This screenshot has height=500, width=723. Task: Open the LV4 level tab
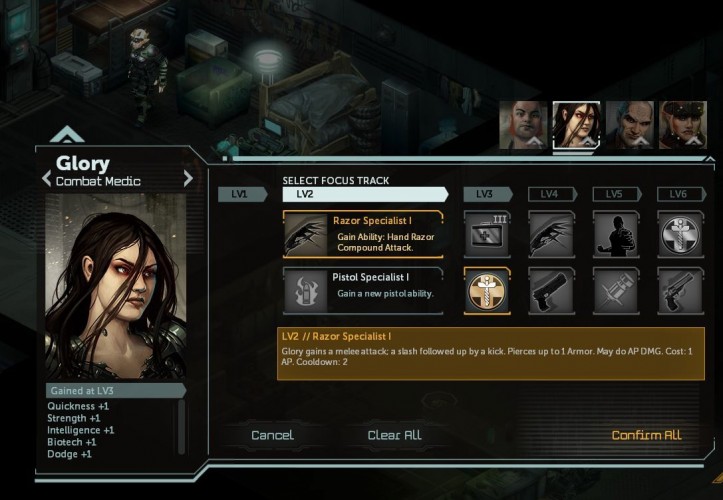coord(551,194)
